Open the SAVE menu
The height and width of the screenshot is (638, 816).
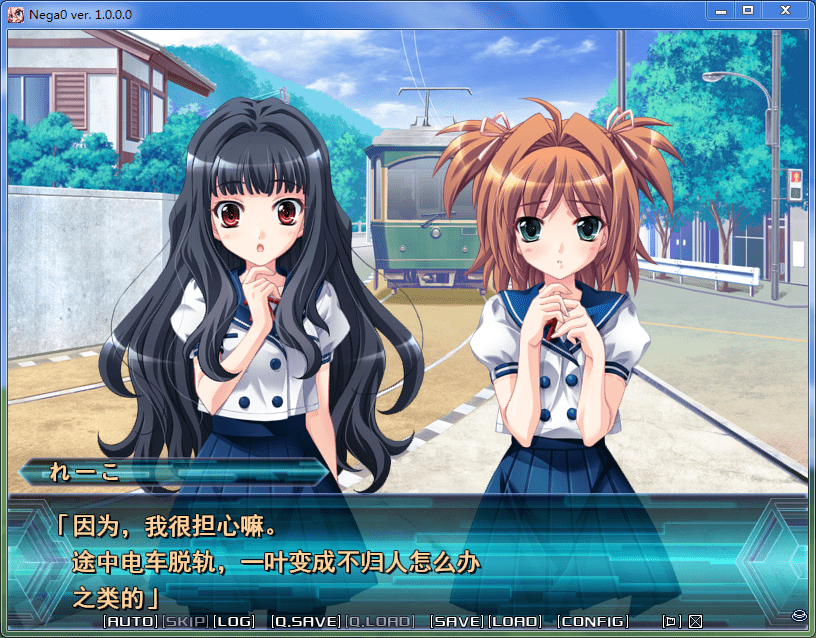tap(456, 621)
